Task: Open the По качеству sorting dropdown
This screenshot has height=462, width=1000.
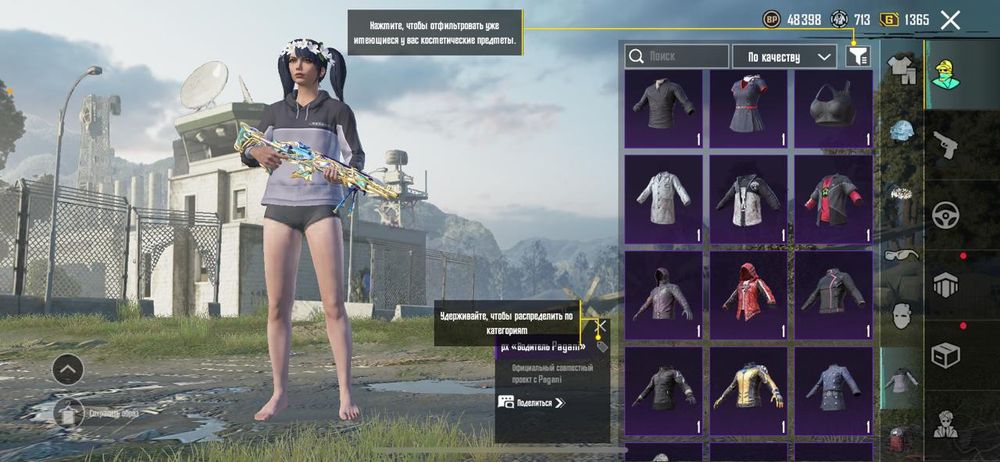Action: point(784,57)
